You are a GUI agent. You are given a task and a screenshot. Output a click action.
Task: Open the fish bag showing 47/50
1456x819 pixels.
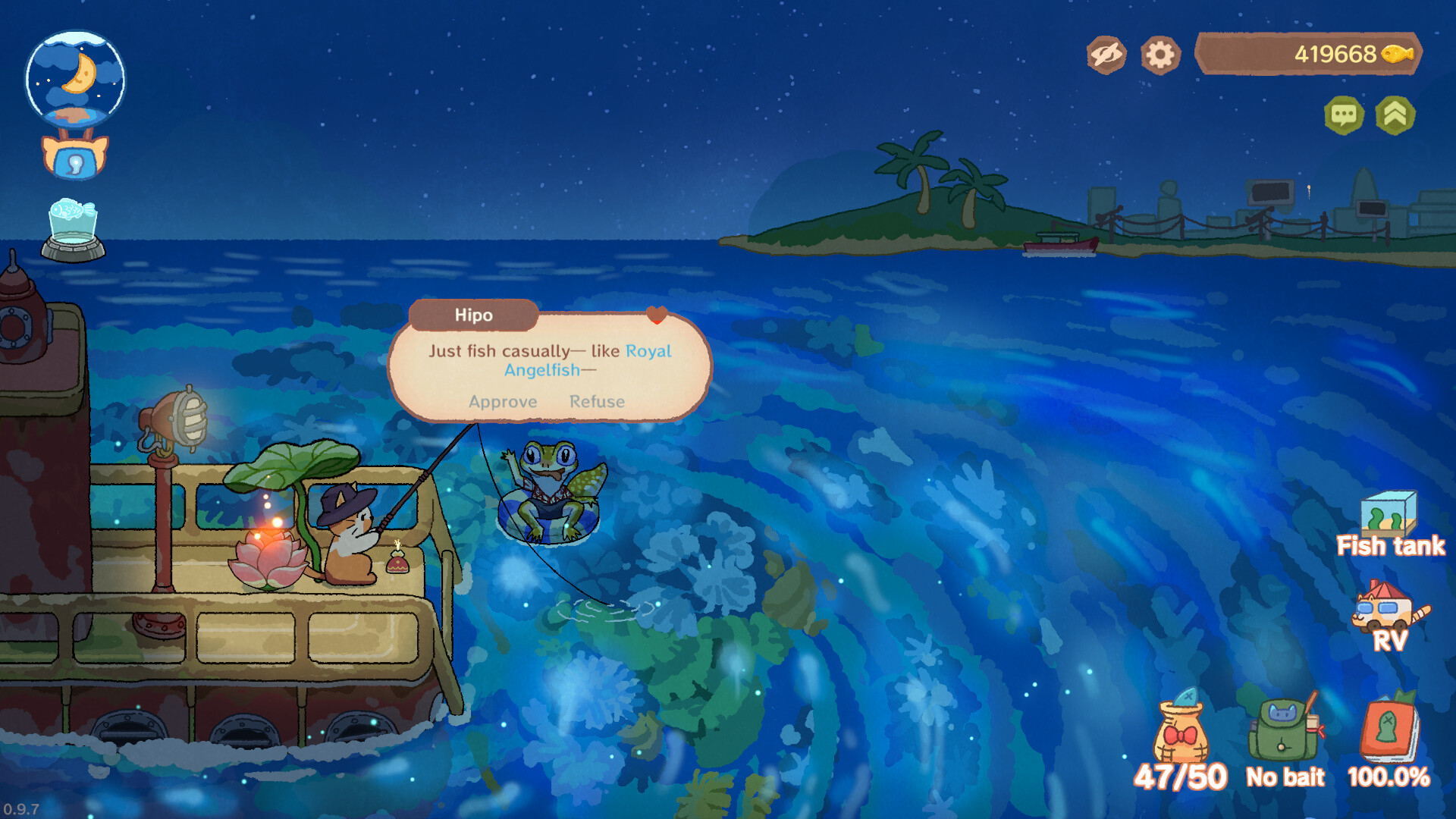tap(1182, 732)
